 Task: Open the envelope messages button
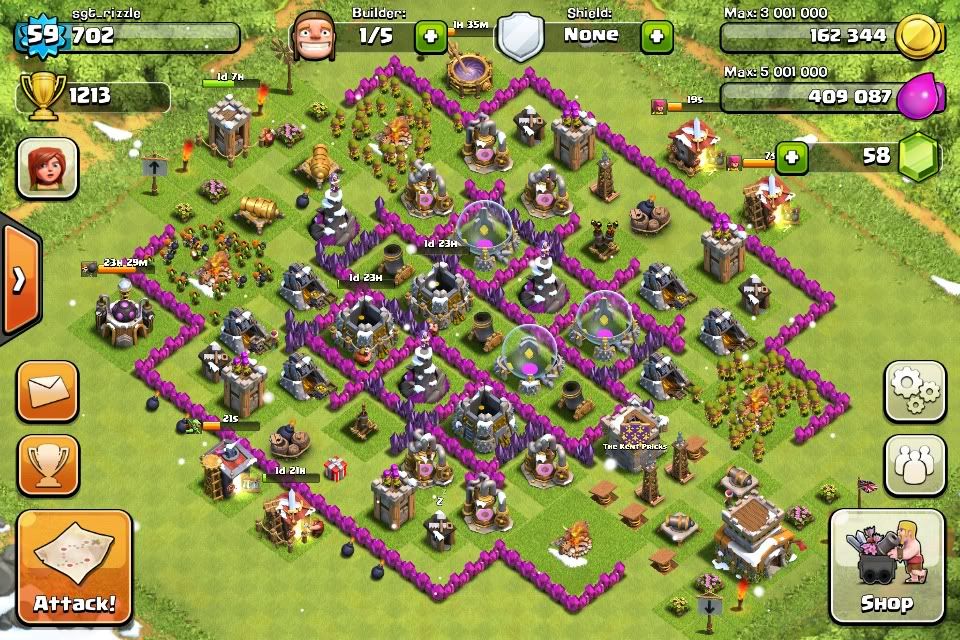(47, 391)
